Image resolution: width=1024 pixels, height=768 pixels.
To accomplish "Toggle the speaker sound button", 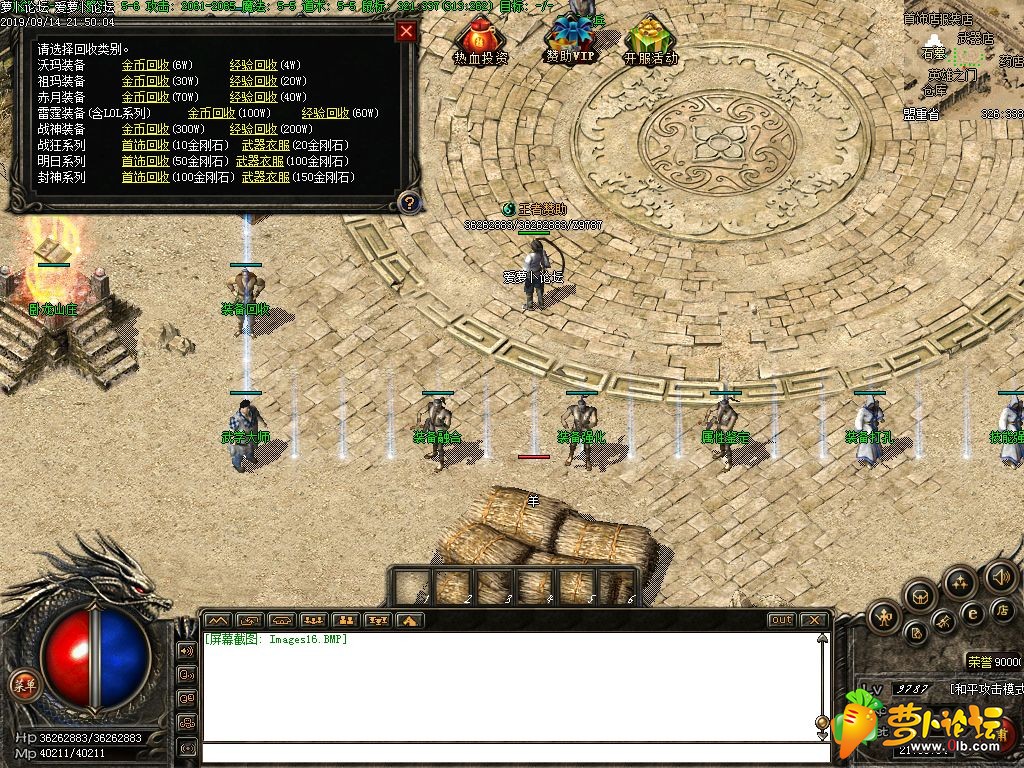I will [x=1000, y=577].
